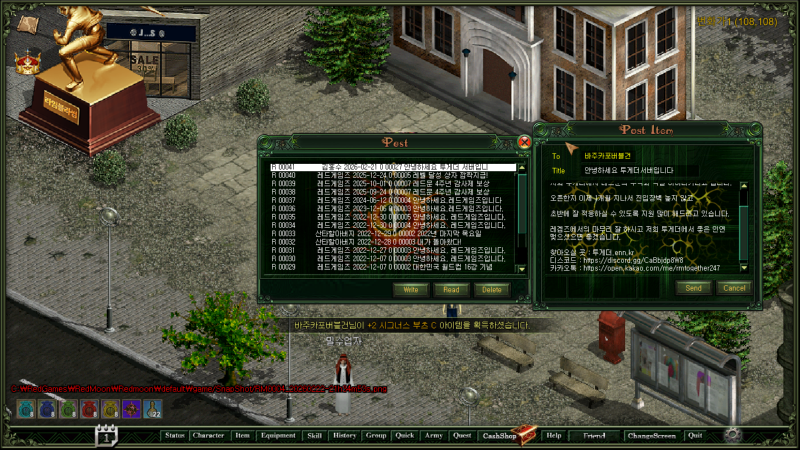This screenshot has height=450, width=800.
Task: Open the Friend list
Action: [x=595, y=436]
